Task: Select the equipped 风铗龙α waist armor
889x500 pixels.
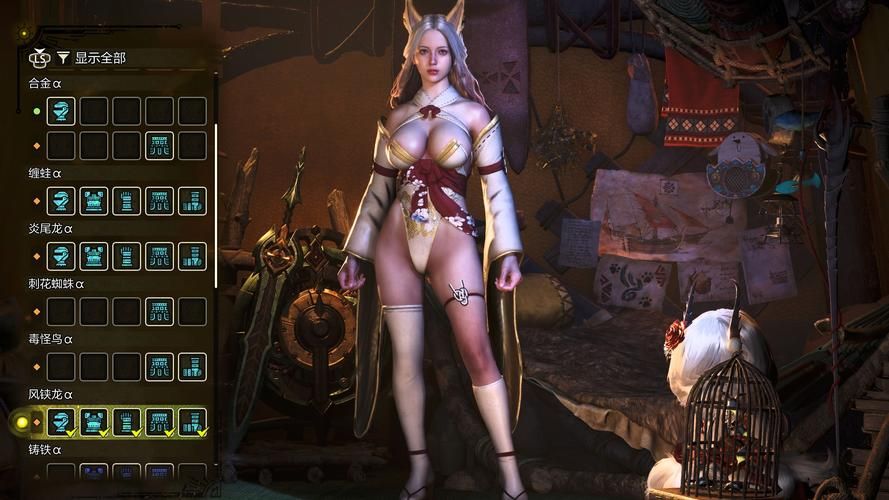Action: click(160, 422)
